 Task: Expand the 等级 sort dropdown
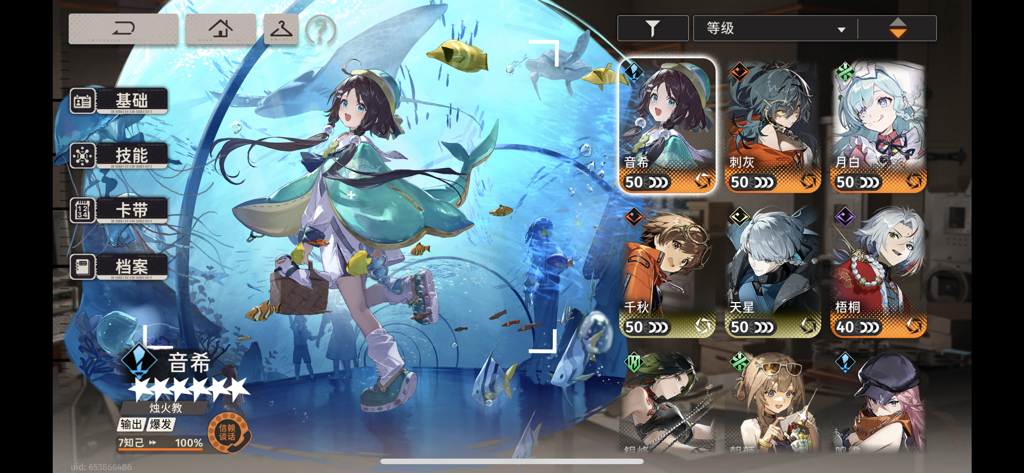pyautogui.click(x=775, y=29)
